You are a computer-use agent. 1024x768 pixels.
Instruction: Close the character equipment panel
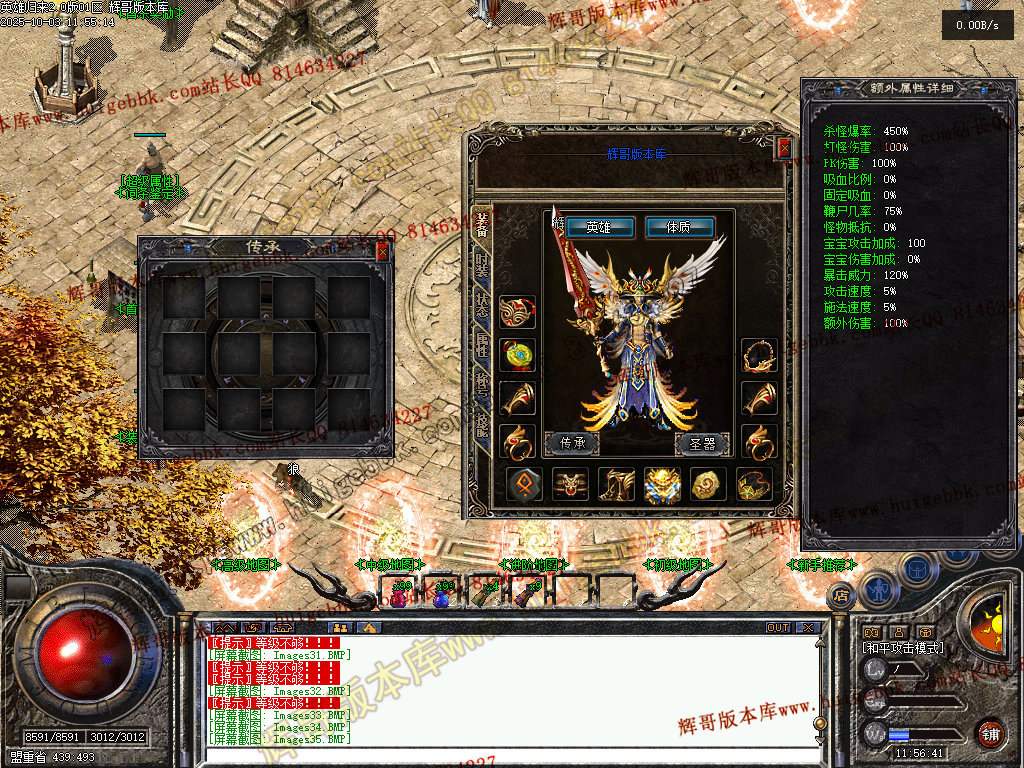[785, 148]
